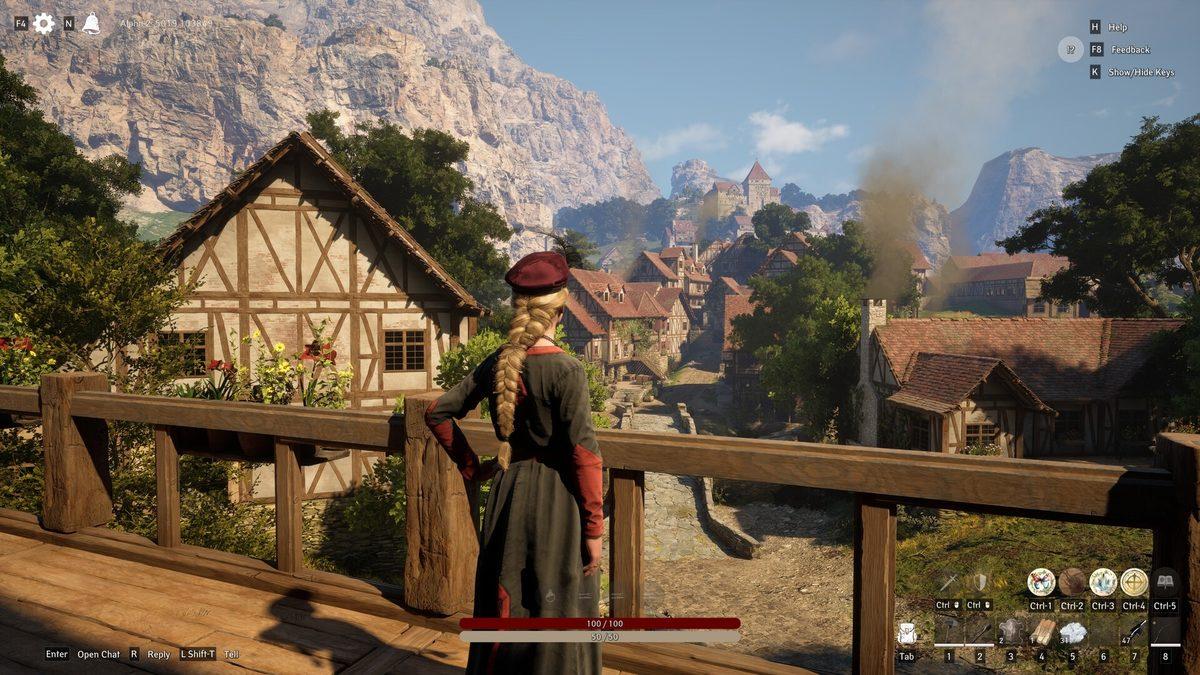The height and width of the screenshot is (675, 1200).
Task: Equip the tool in hotbar slot 2
Action: pyautogui.click(x=980, y=632)
